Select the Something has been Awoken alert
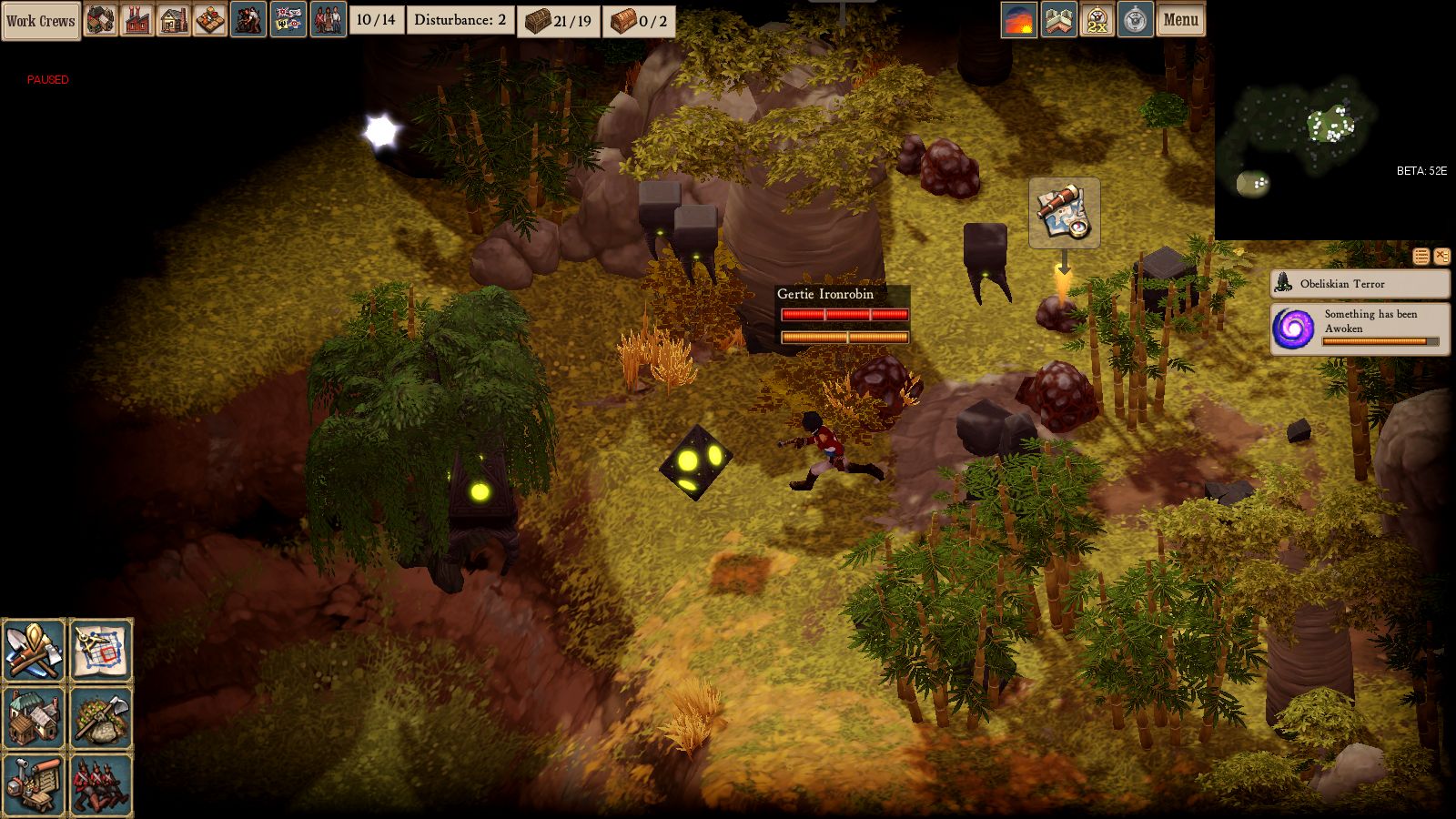 1360,329
